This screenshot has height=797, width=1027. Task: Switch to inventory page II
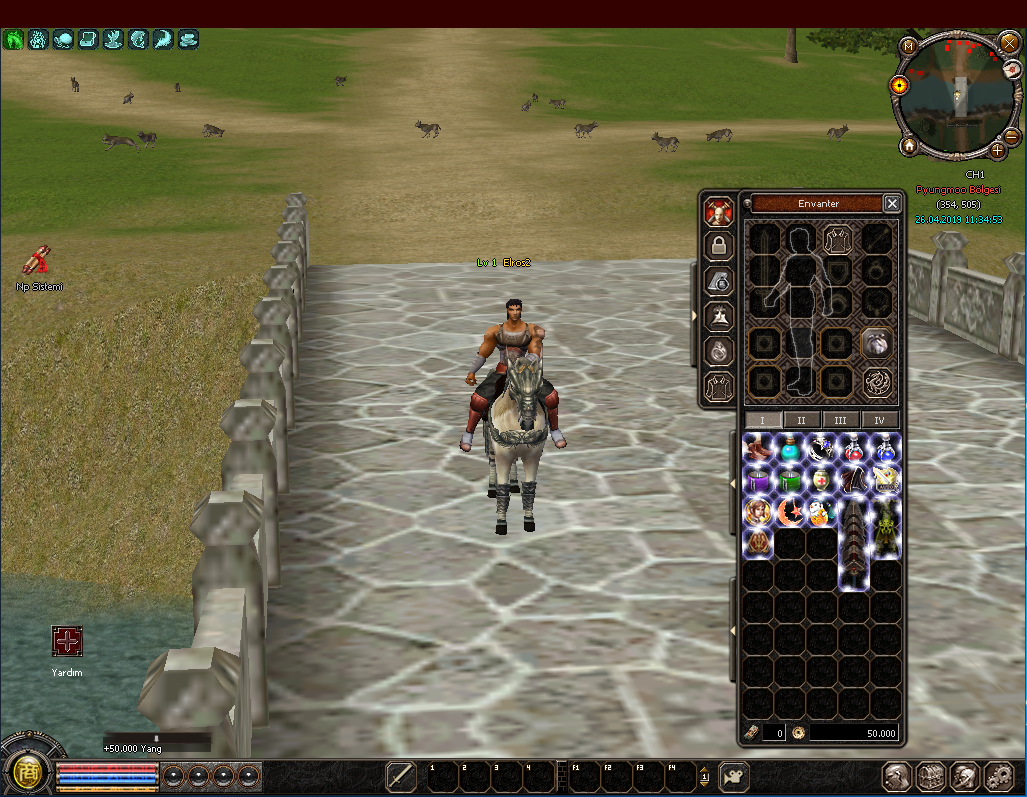point(802,420)
